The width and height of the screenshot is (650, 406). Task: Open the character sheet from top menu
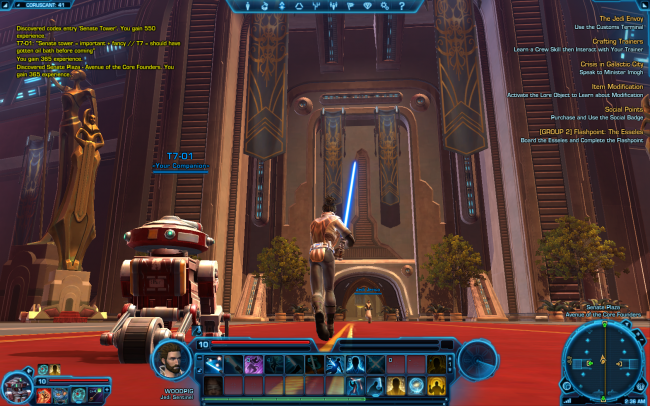(x=249, y=6)
